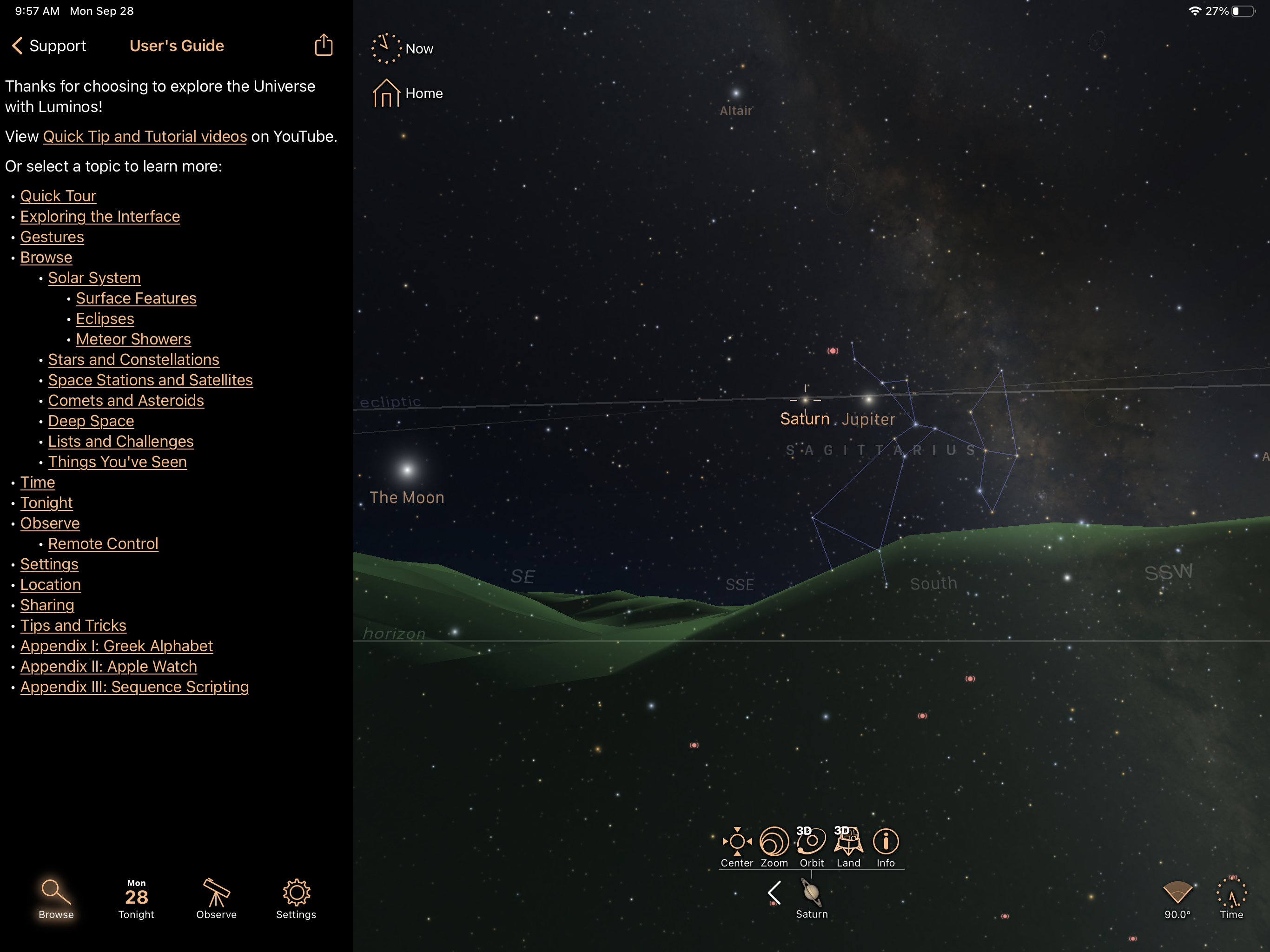Open Appendix III: Sequence Scripting
Image resolution: width=1270 pixels, height=952 pixels.
tap(134, 688)
